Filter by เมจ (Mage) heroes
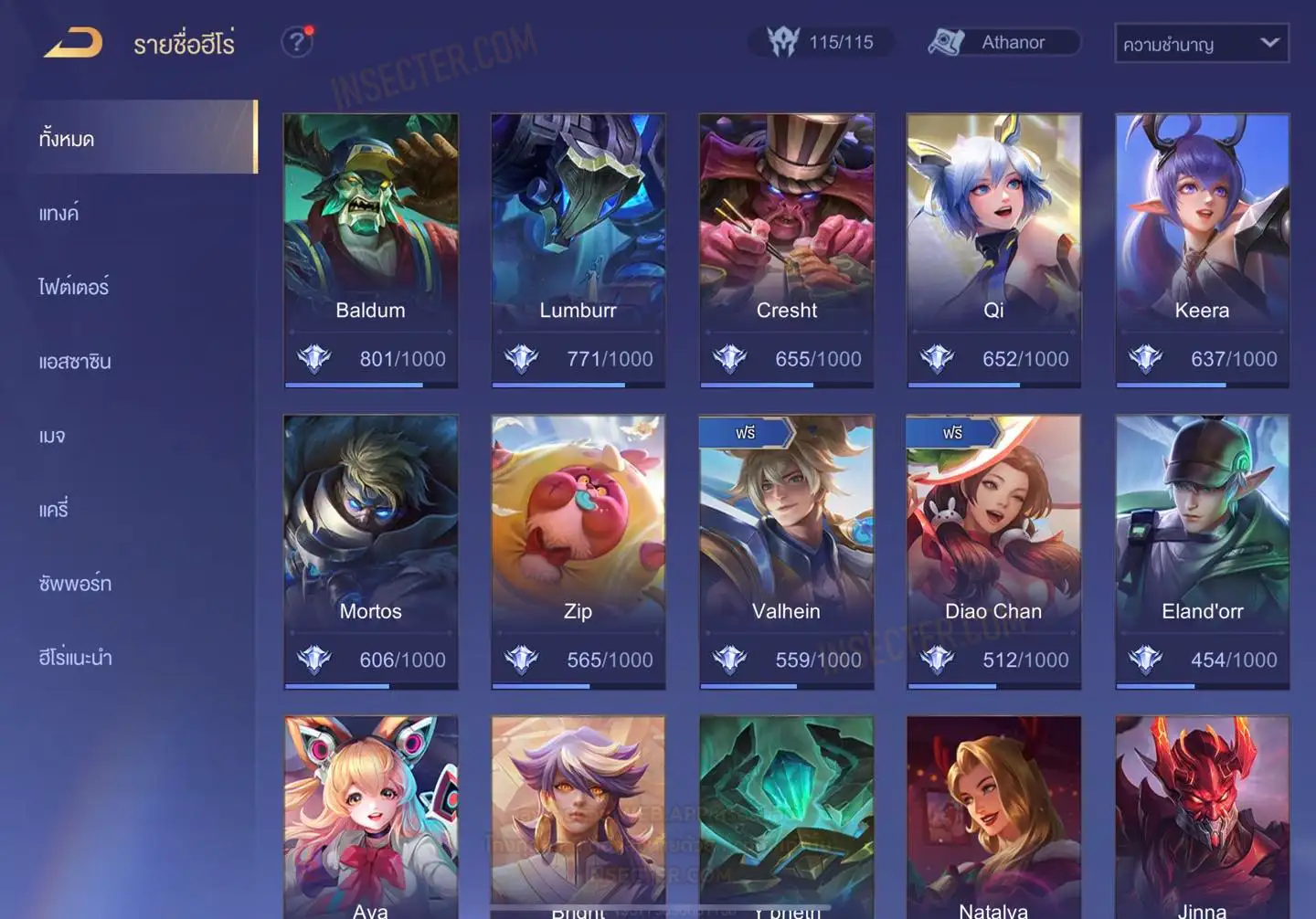1316x919 pixels. 52,436
